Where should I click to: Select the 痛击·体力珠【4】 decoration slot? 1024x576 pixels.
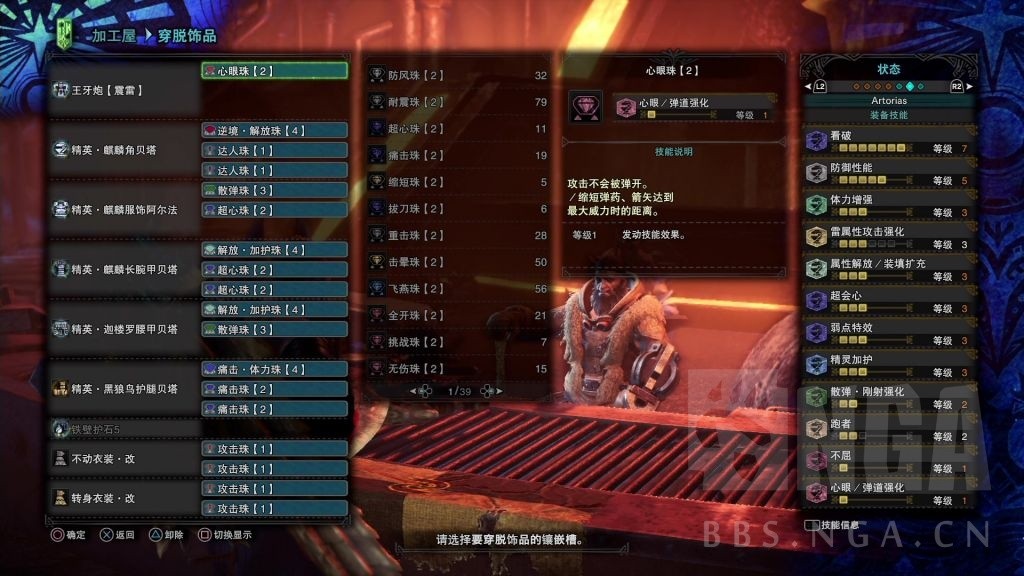[275, 369]
